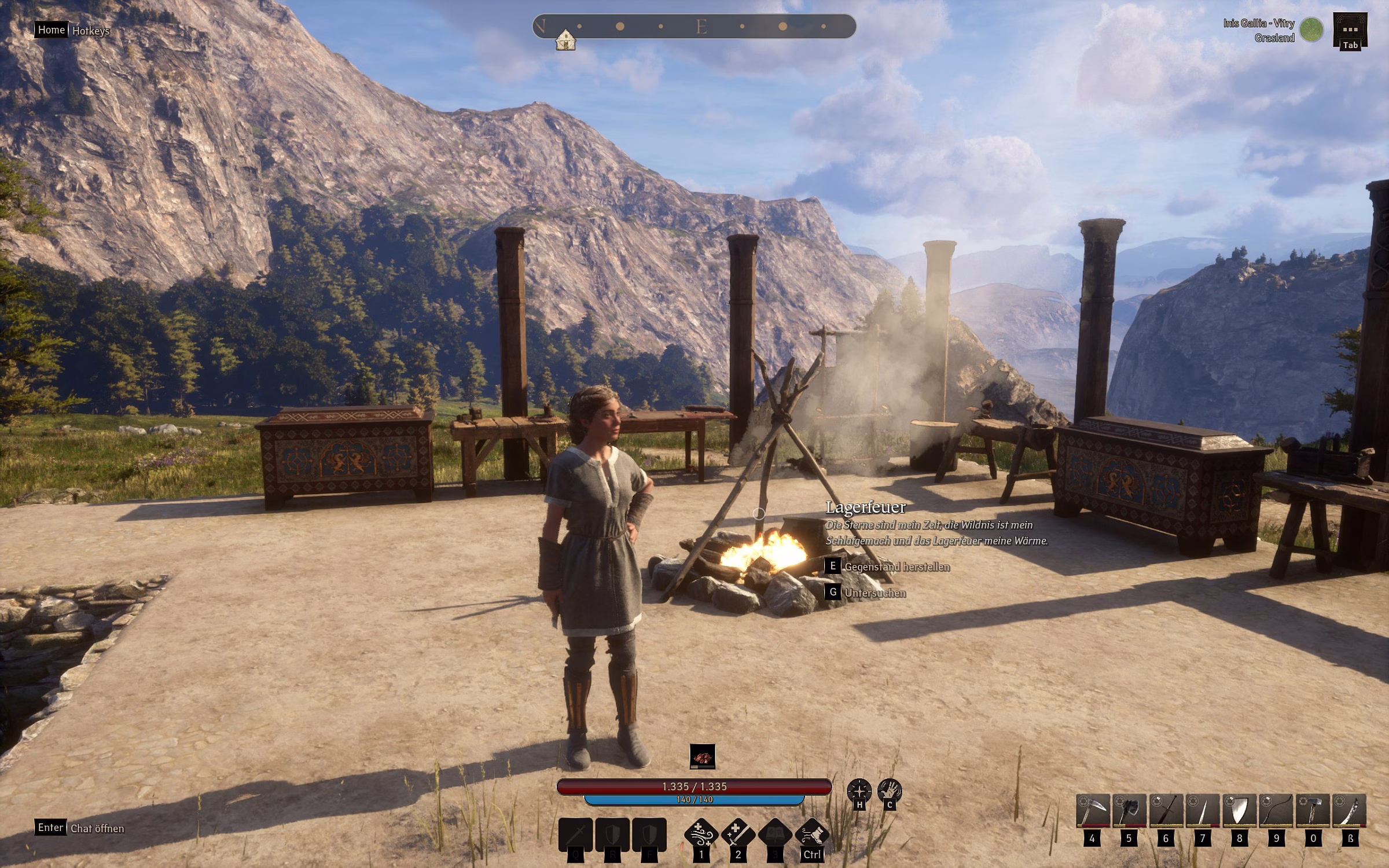Image resolution: width=1389 pixels, height=868 pixels.
Task: Select the shield hotbar slot
Action: (x=1240, y=811)
